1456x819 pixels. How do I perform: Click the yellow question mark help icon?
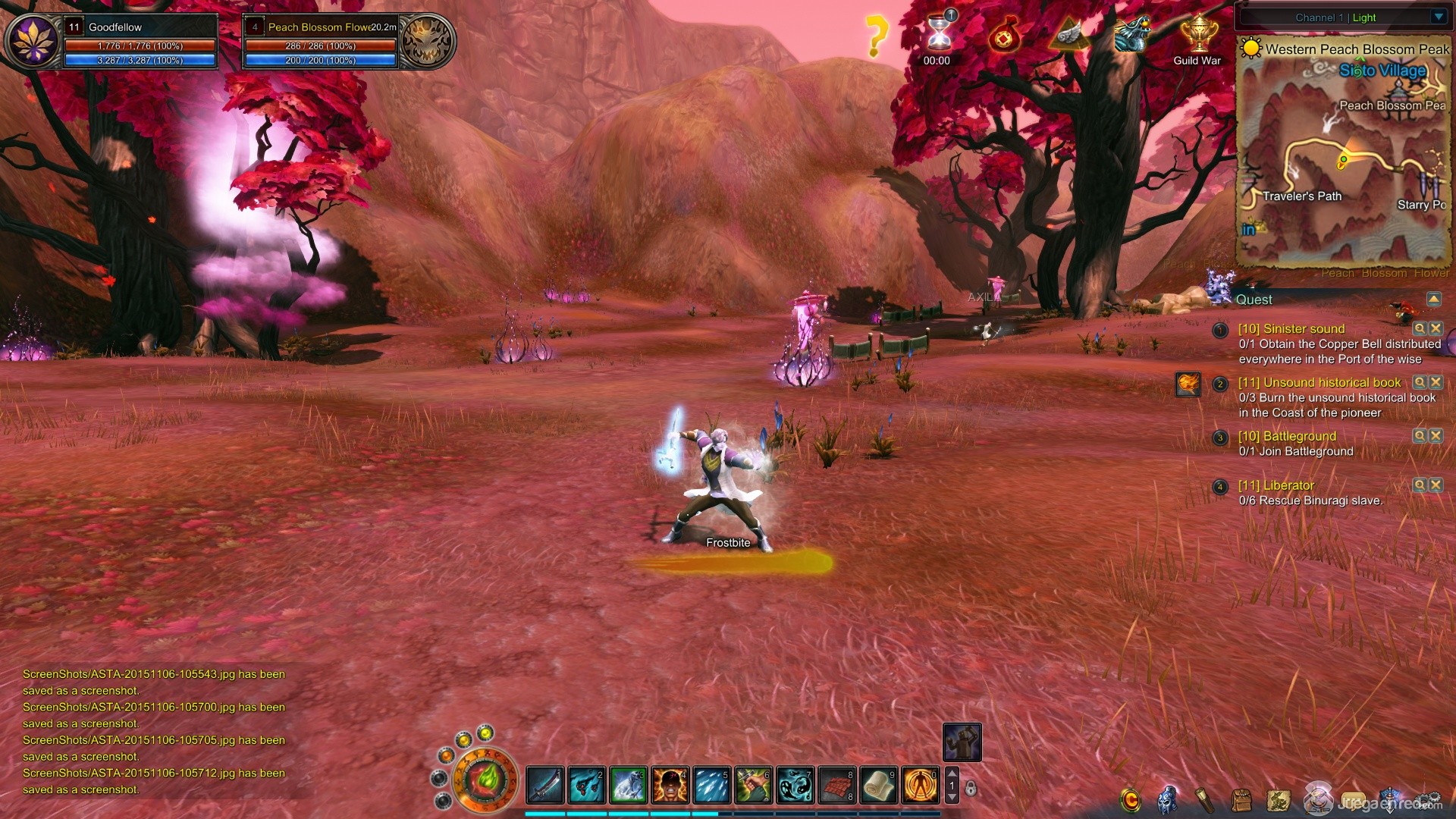pos(876,35)
